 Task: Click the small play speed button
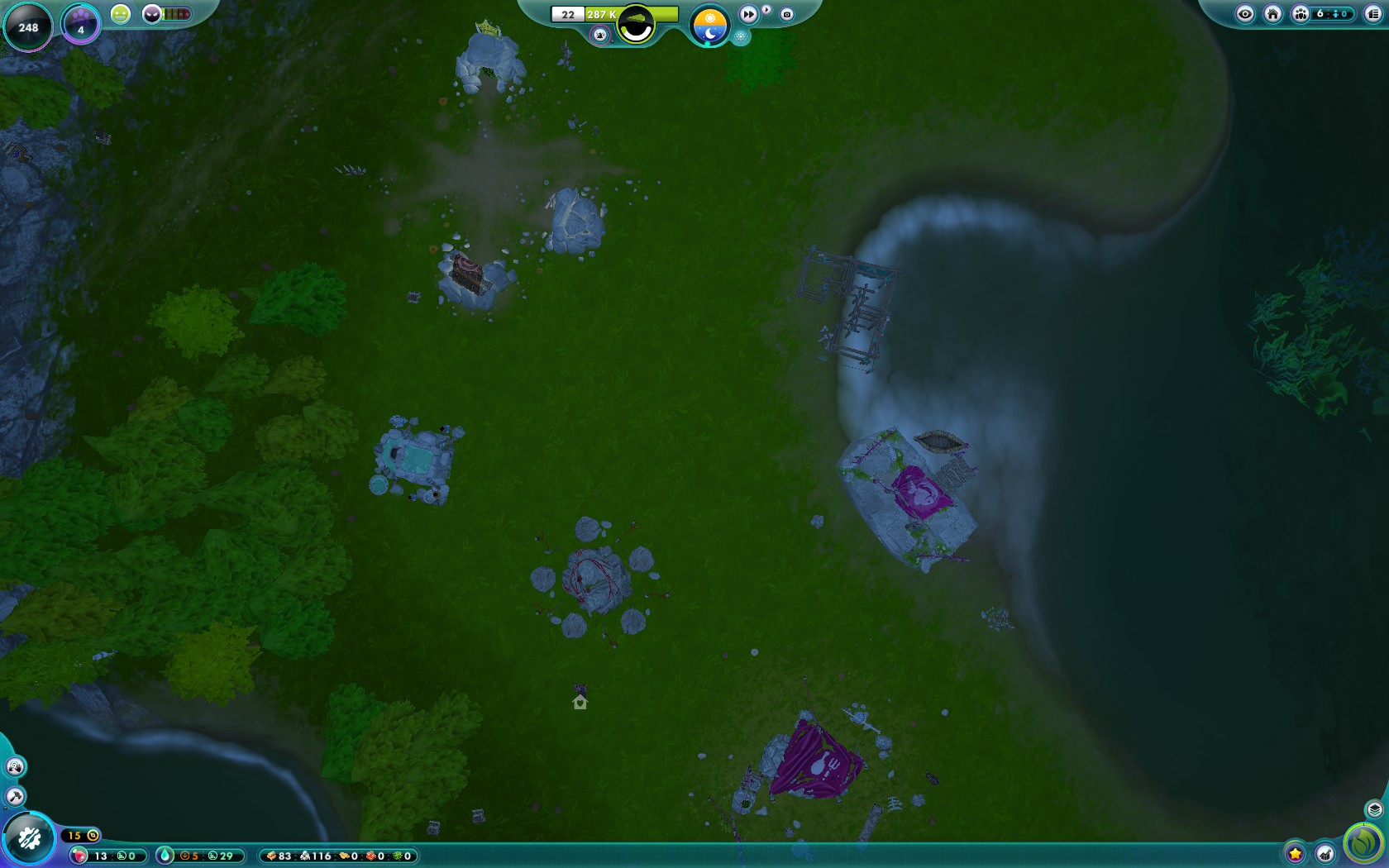click(x=766, y=10)
